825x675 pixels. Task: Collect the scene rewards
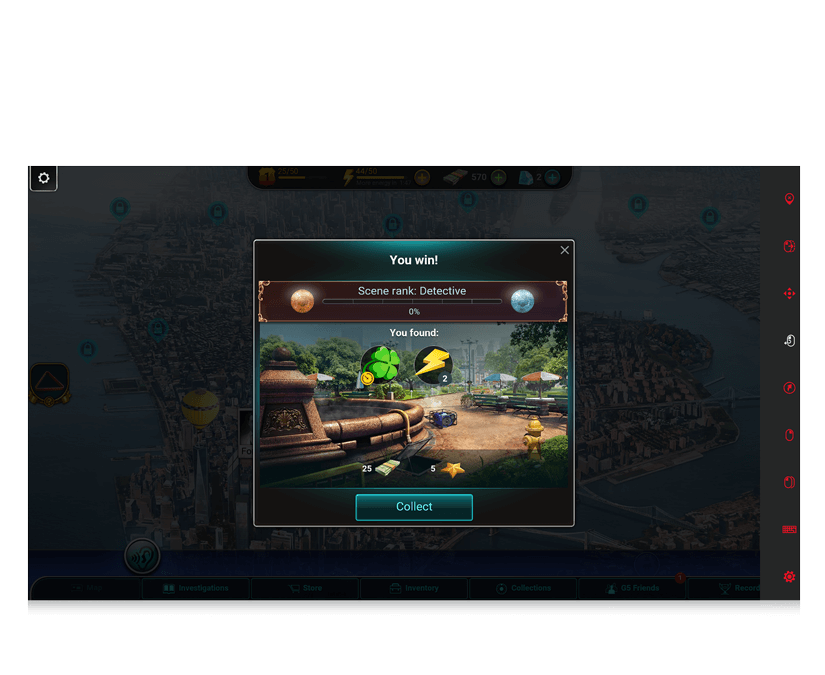tap(413, 507)
